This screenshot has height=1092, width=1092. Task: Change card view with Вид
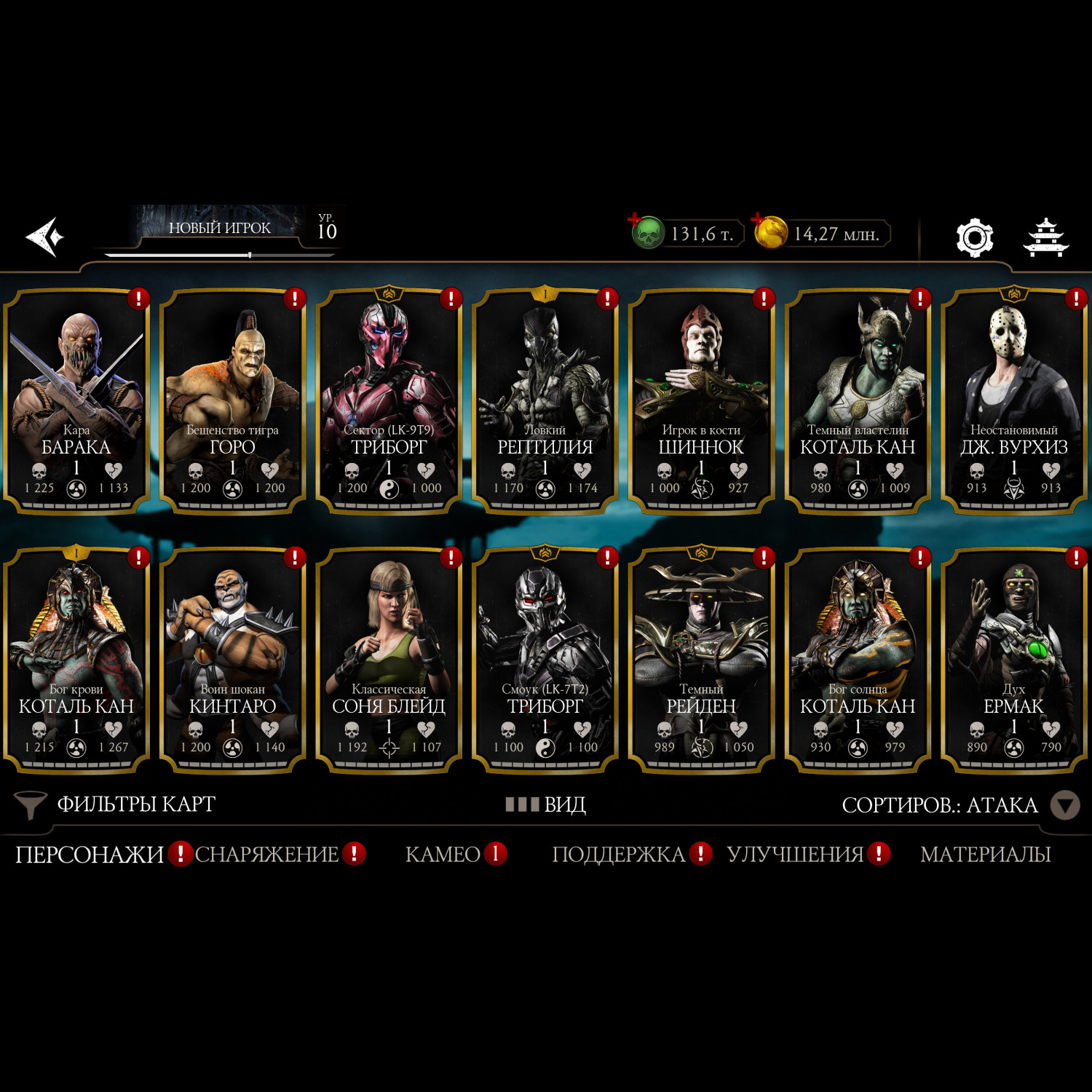(546, 804)
